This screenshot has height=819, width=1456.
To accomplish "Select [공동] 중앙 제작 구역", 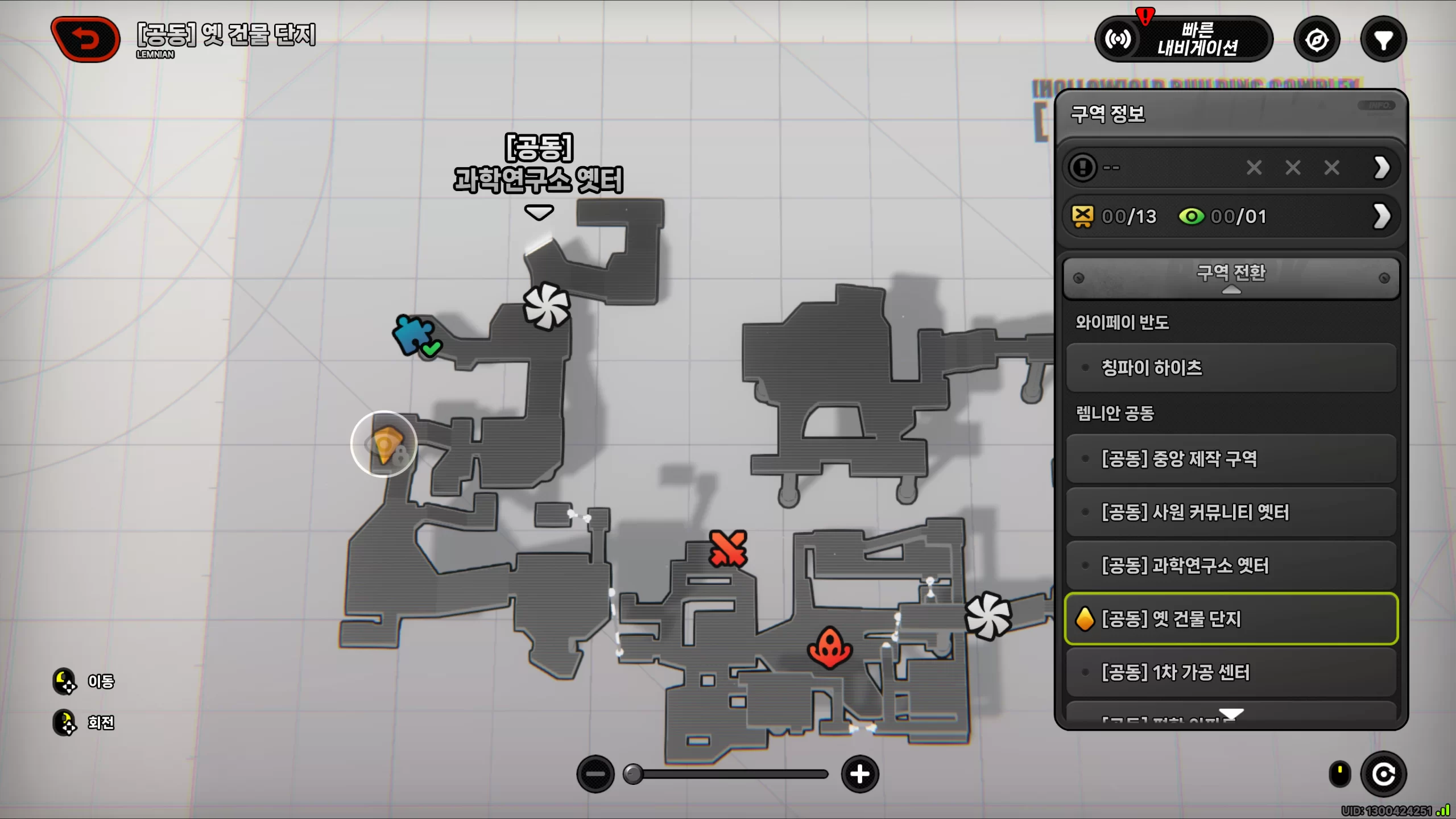I will point(1231,458).
